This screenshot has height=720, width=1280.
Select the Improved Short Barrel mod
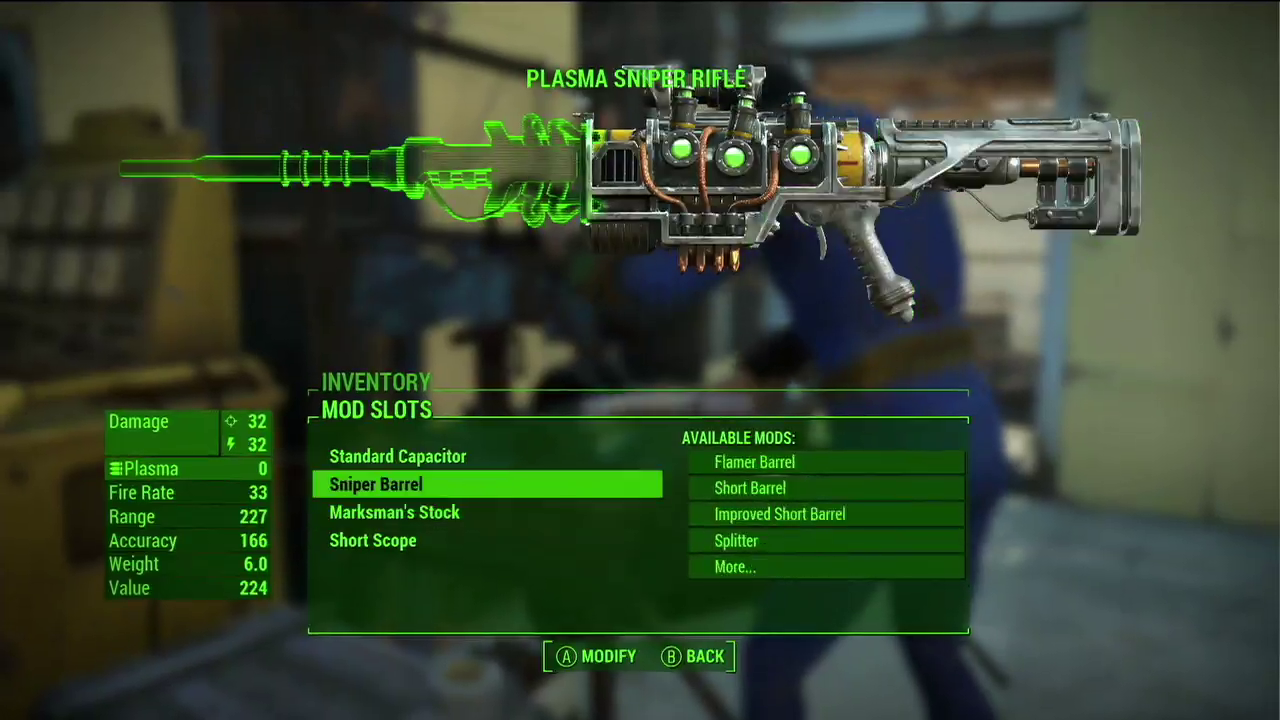[x=826, y=514]
